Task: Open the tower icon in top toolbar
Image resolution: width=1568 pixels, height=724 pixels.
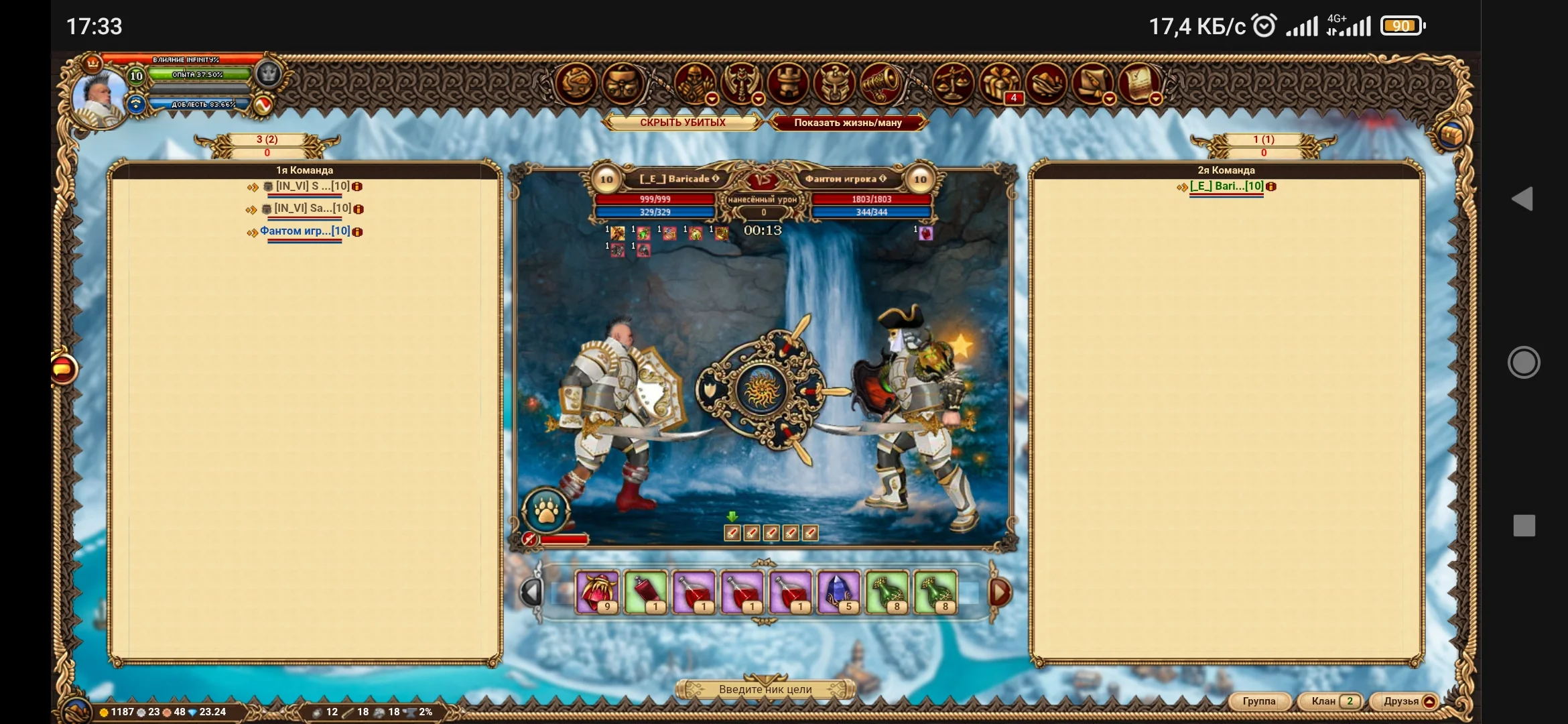Action: (x=789, y=84)
